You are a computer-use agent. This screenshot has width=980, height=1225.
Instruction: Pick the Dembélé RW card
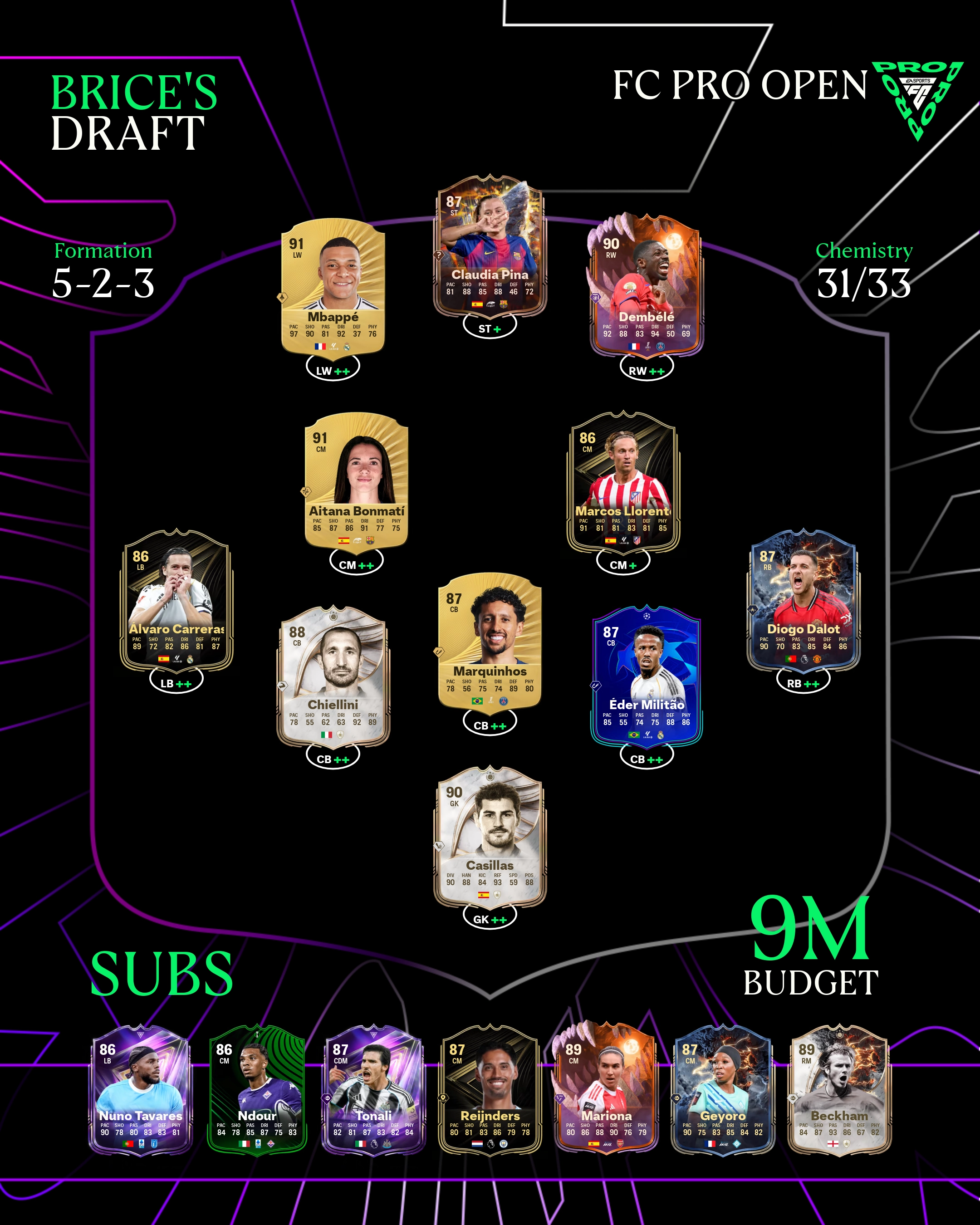[x=647, y=287]
